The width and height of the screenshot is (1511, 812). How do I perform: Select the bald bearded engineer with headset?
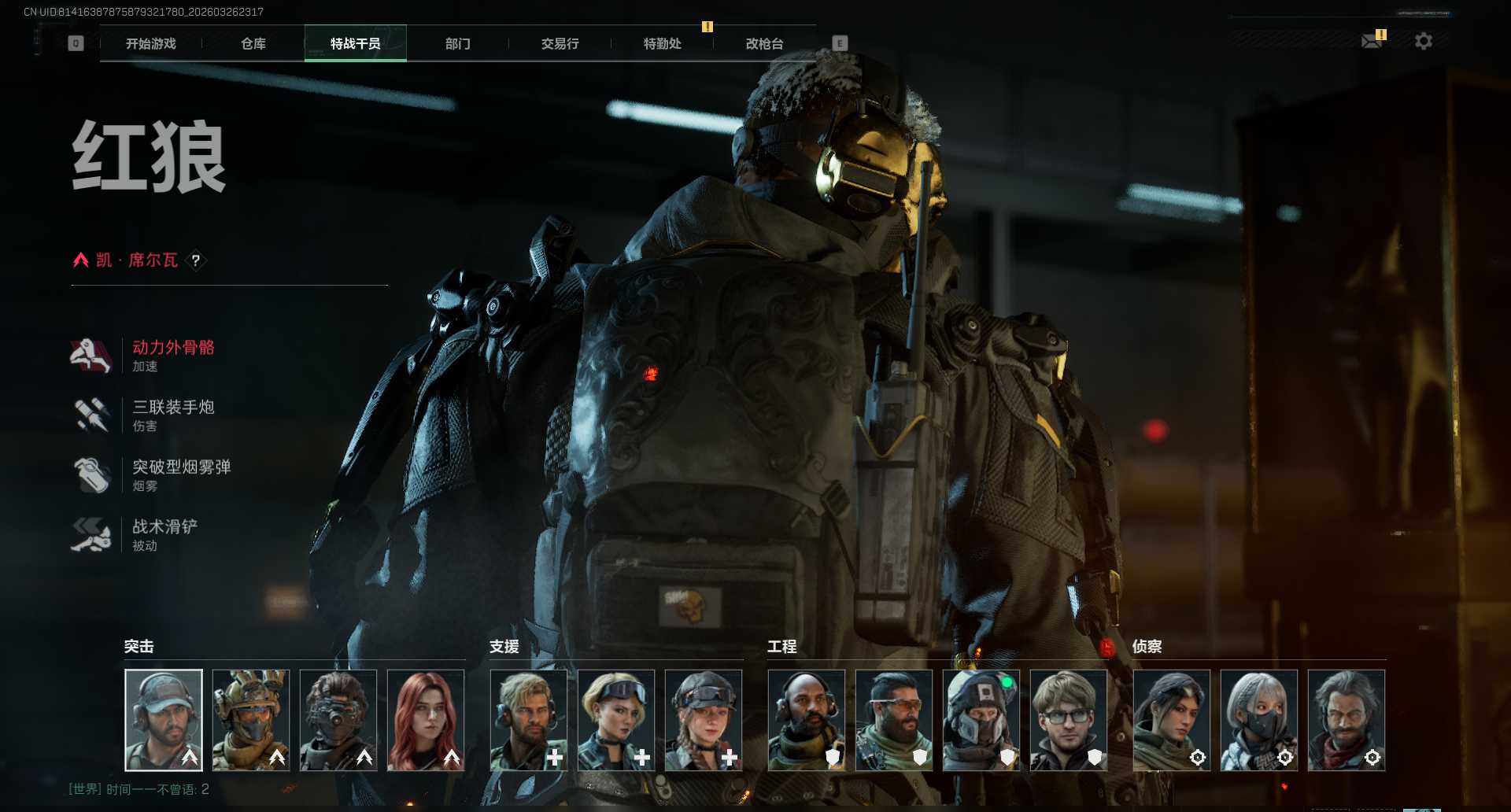[x=807, y=720]
